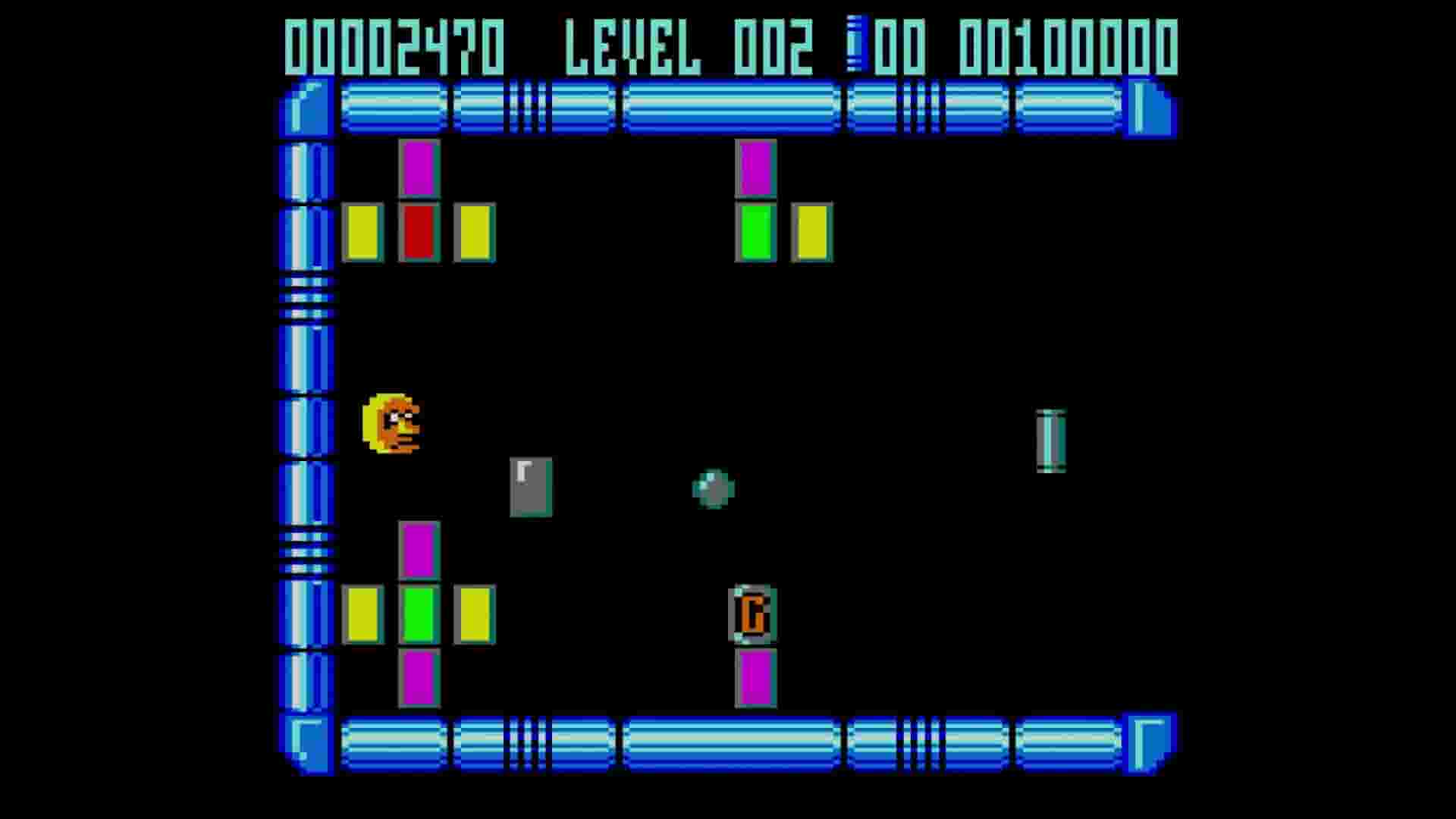Click the magenta brick above the G capsule
The image size is (1456, 819).
pos(755,168)
